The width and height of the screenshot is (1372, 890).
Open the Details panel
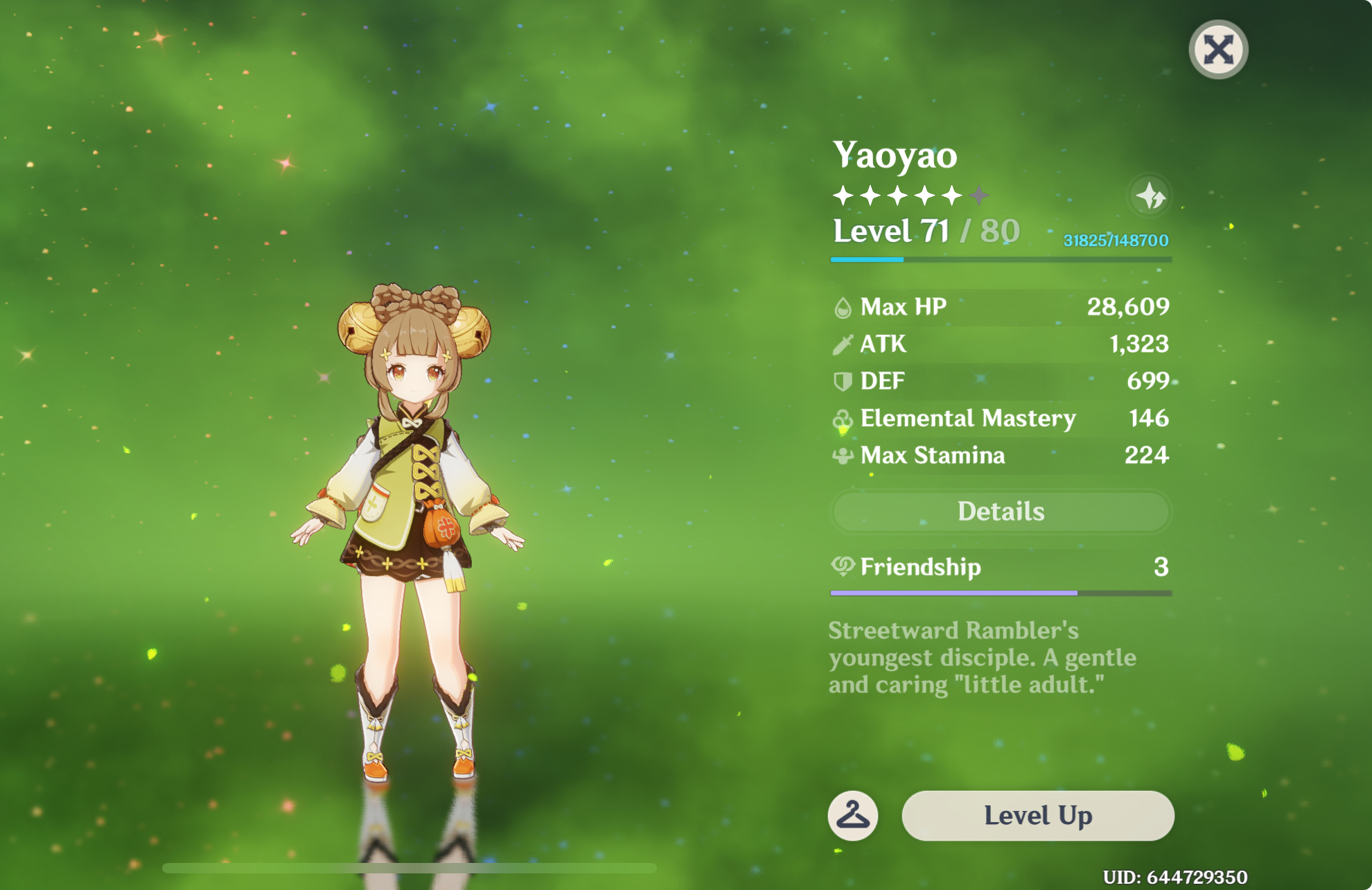point(1000,512)
